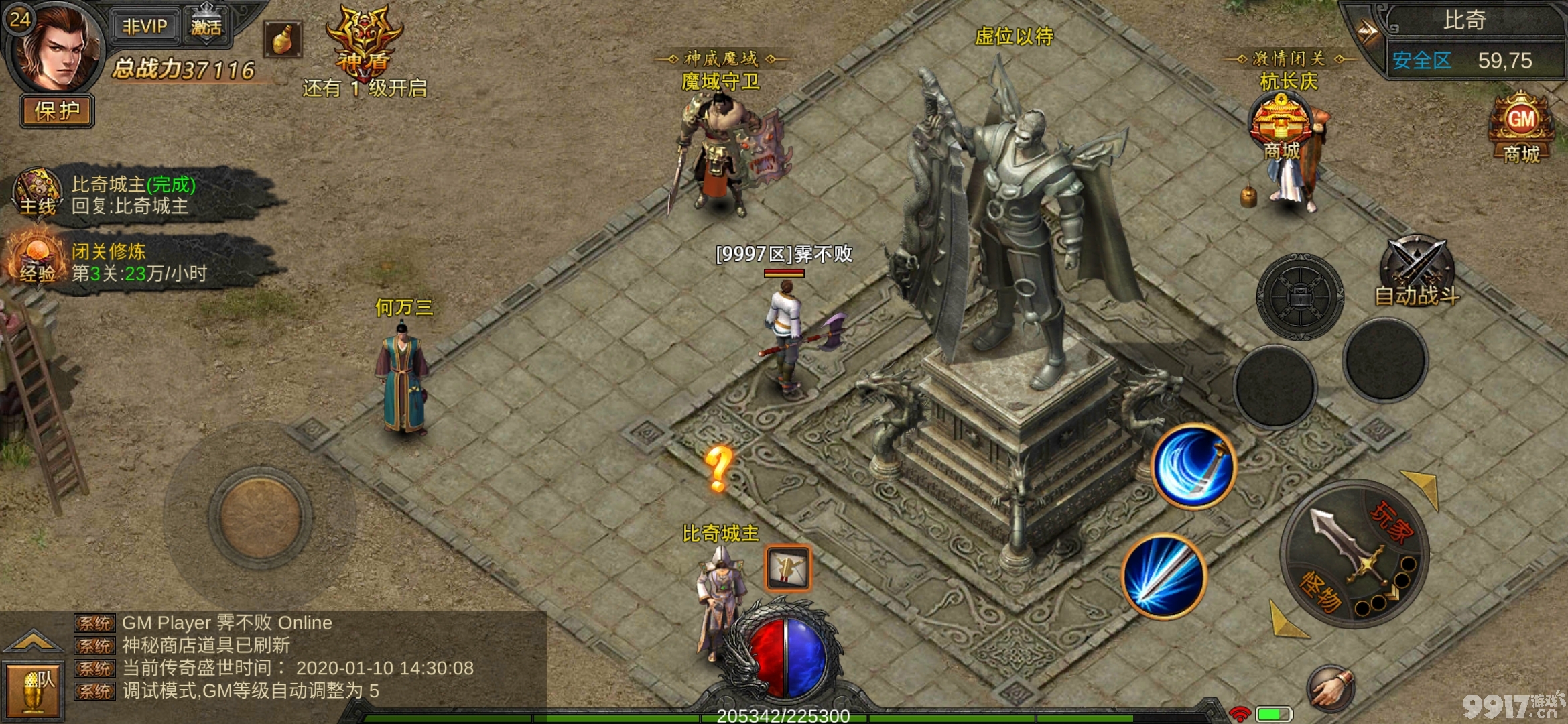Open the 非VIP status panel
Screen dimensions: 1568x724
(x=144, y=26)
